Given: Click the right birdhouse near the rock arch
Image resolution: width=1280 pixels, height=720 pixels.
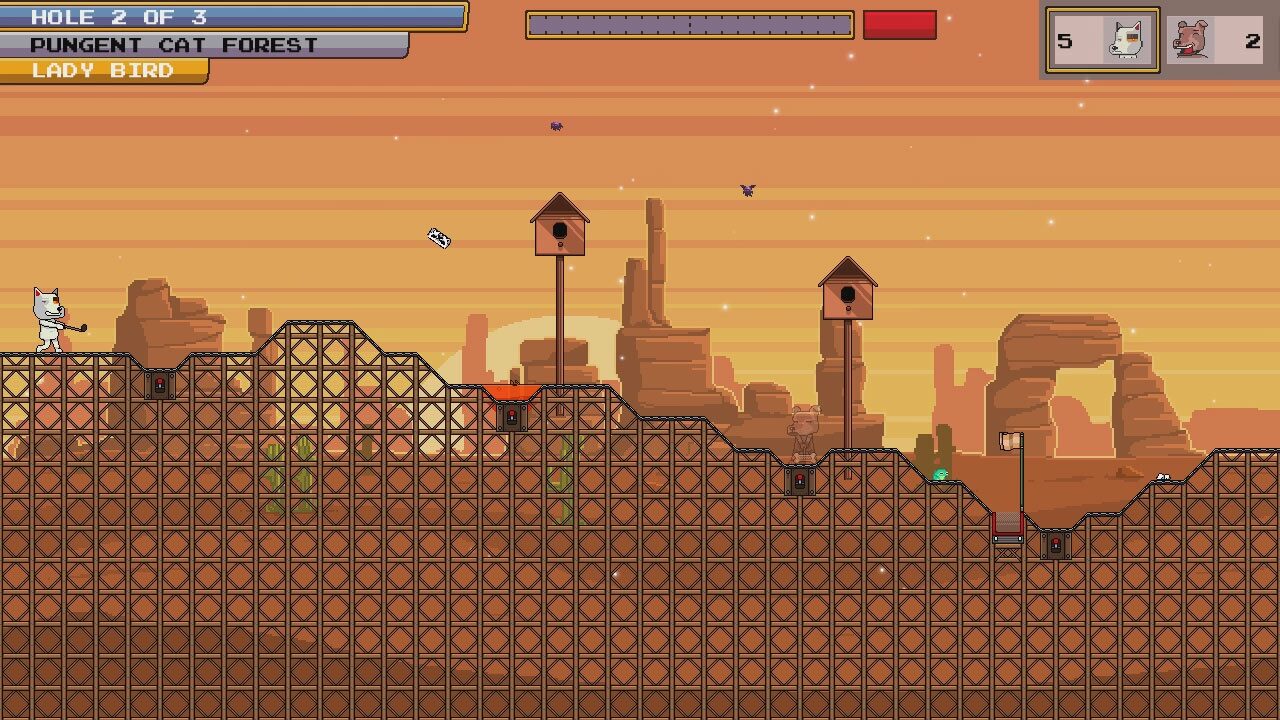Looking at the screenshot, I should coord(850,295).
